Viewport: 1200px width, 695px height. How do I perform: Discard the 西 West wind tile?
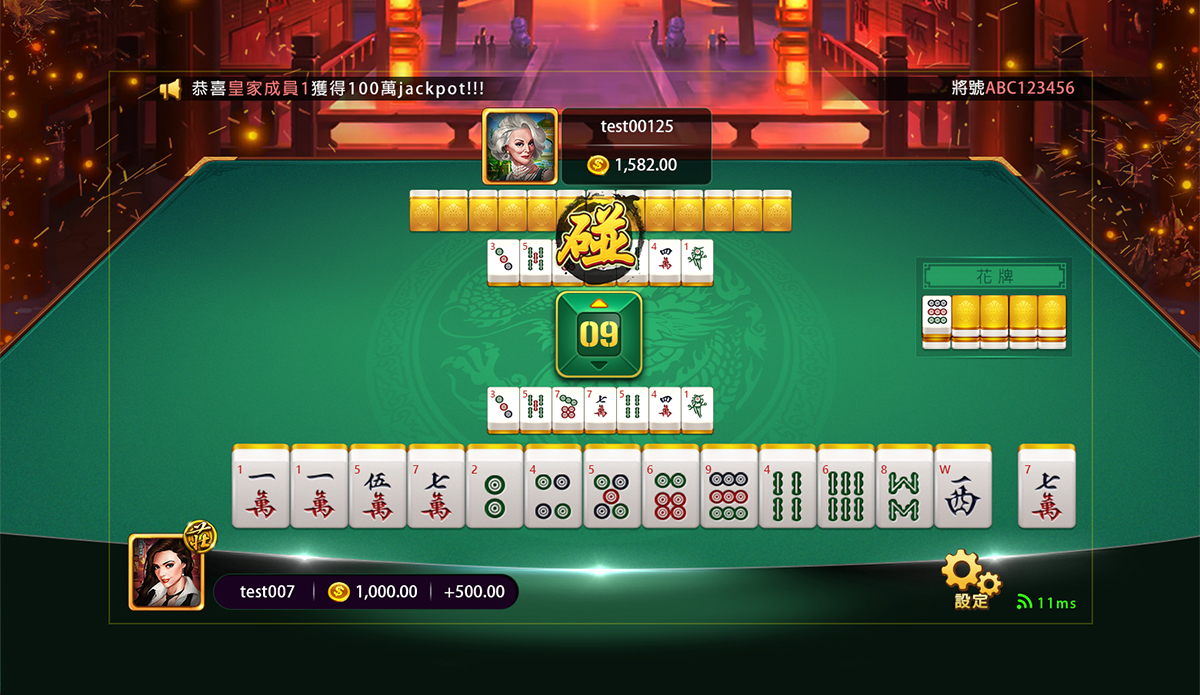(964, 487)
